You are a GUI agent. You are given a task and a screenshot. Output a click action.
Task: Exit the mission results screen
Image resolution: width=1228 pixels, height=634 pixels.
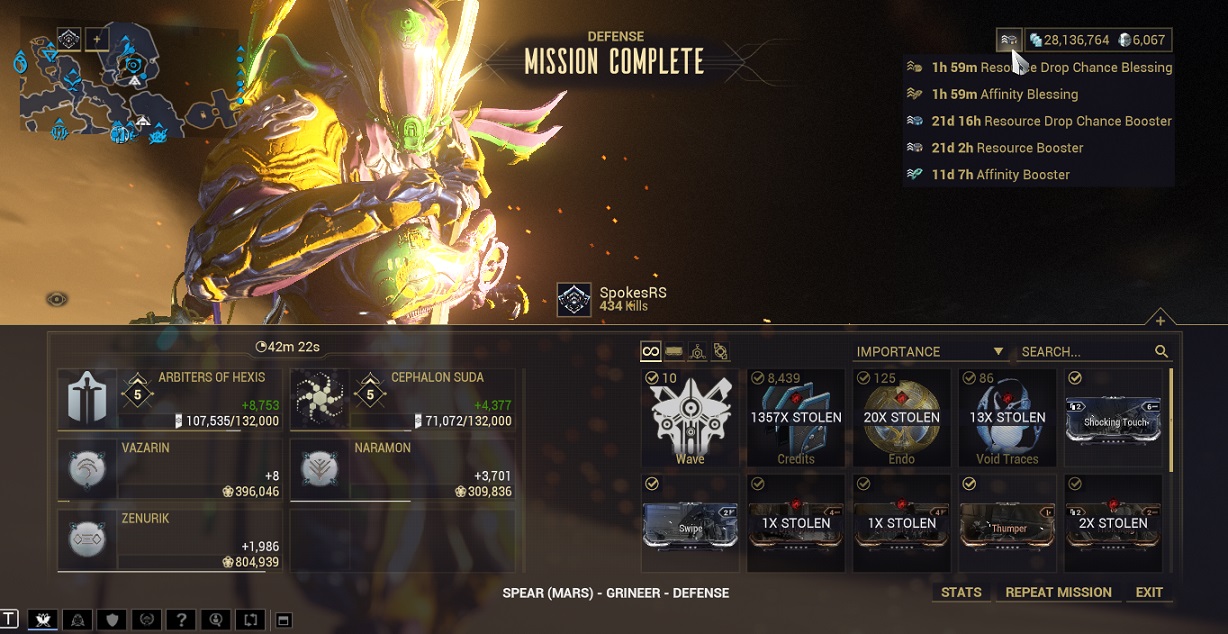[x=1149, y=592]
